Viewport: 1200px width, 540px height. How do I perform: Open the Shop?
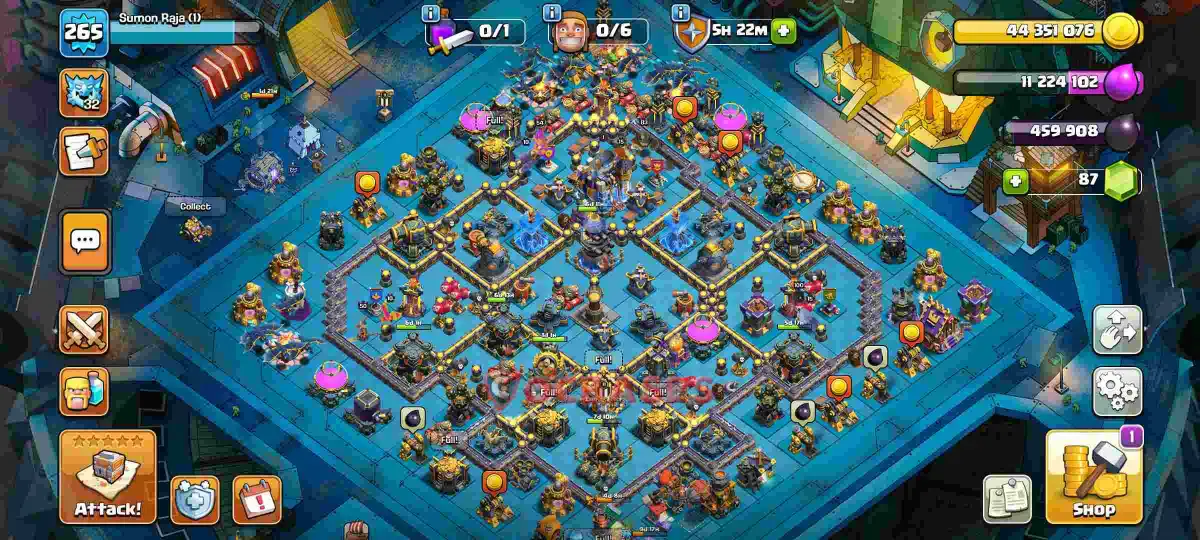coord(1093,477)
